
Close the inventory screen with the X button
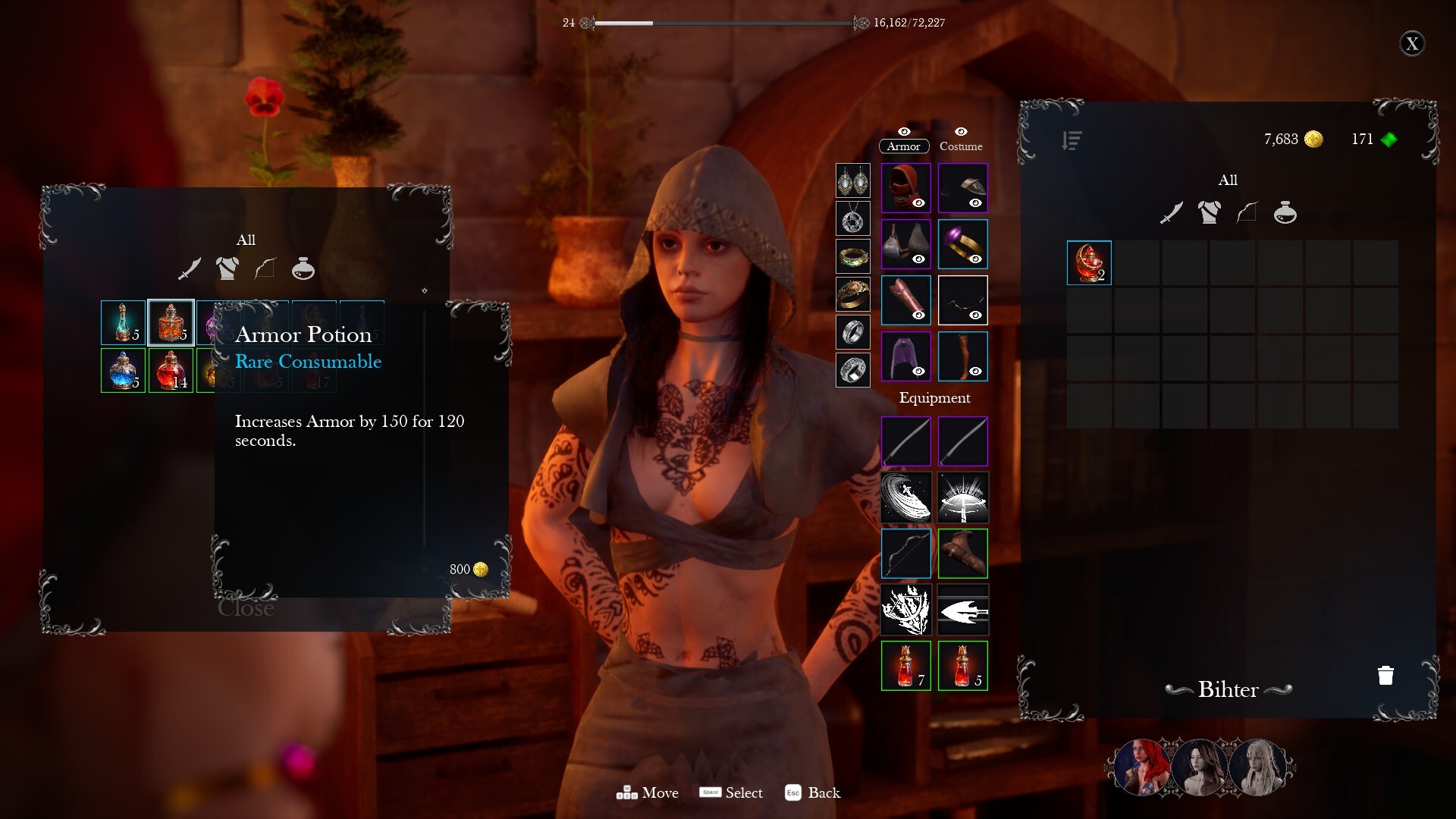1411,44
